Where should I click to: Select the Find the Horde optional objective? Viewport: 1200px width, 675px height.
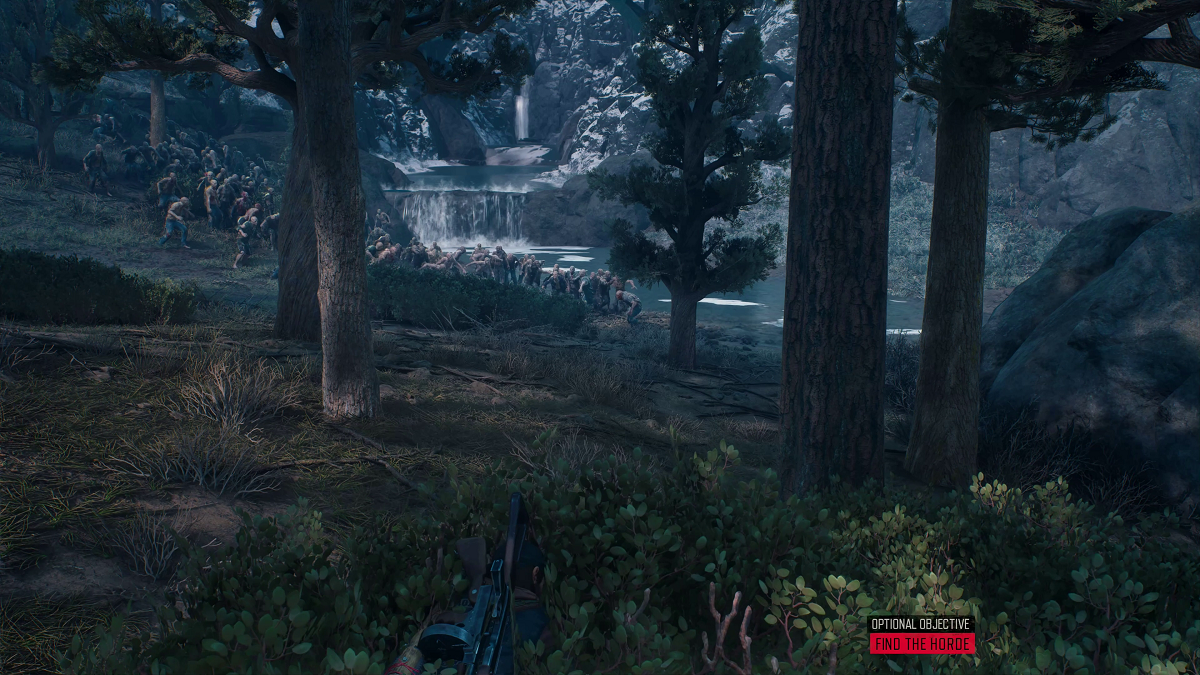pos(921,643)
